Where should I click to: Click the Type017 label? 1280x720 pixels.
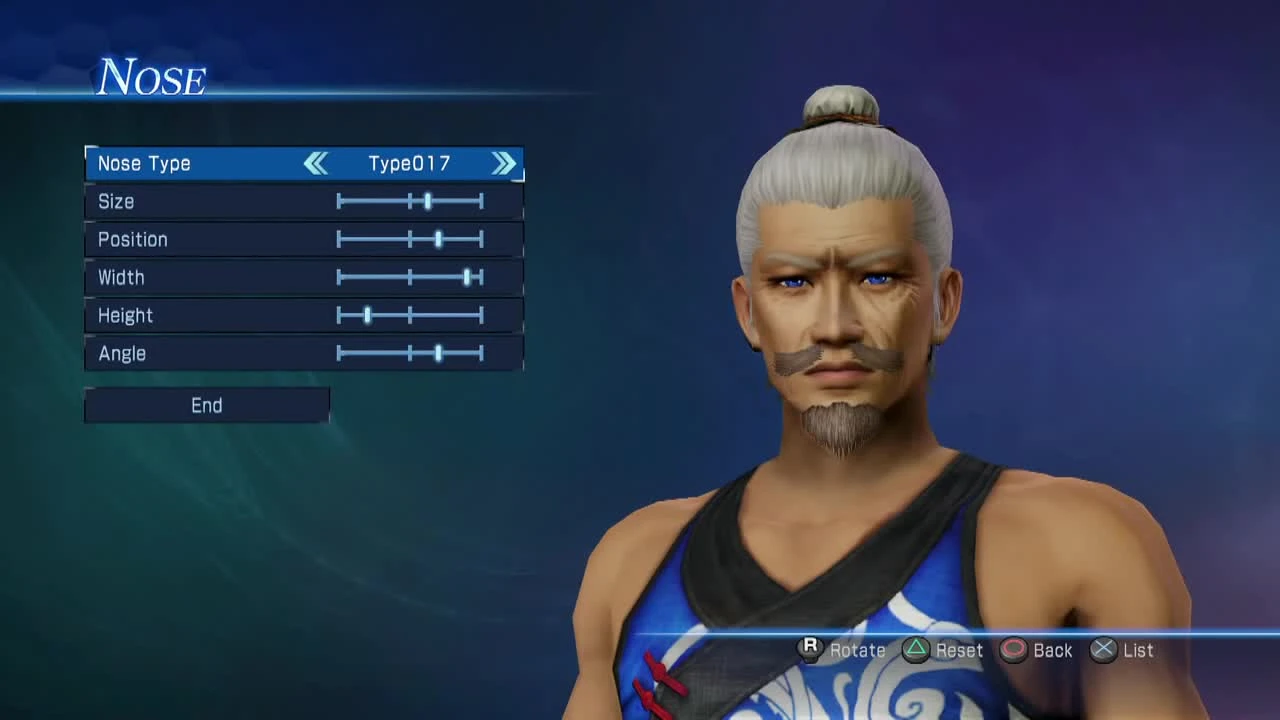tap(409, 163)
